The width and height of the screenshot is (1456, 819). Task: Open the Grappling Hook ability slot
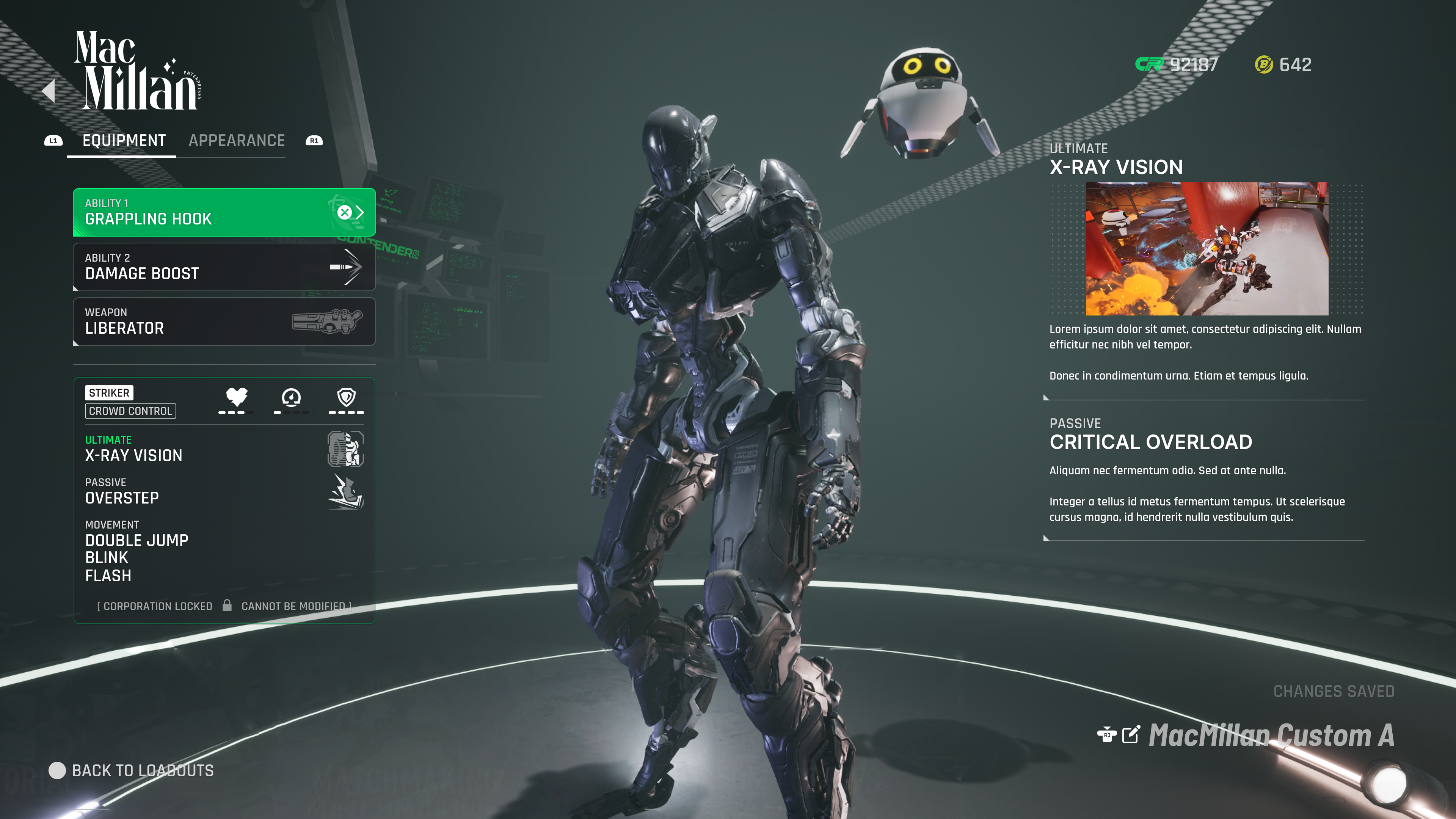204,212
